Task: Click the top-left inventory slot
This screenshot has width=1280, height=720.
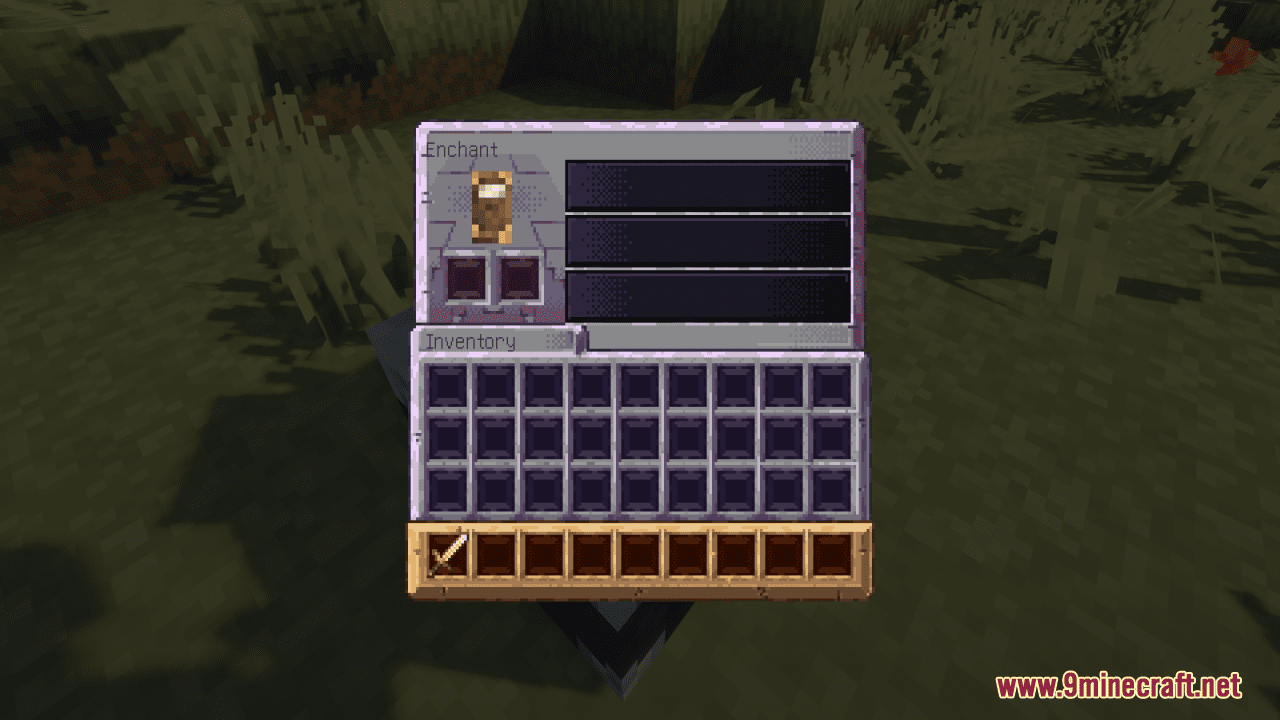Action: point(447,387)
